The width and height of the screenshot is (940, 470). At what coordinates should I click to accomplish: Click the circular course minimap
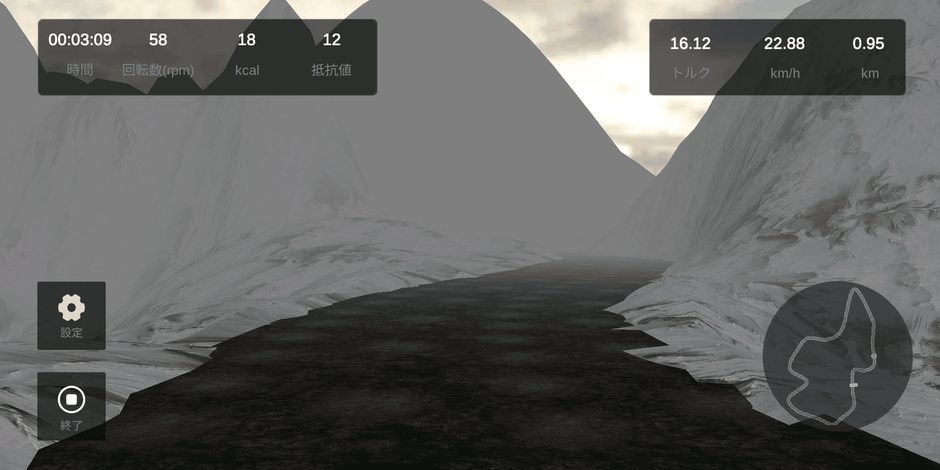pos(837,356)
